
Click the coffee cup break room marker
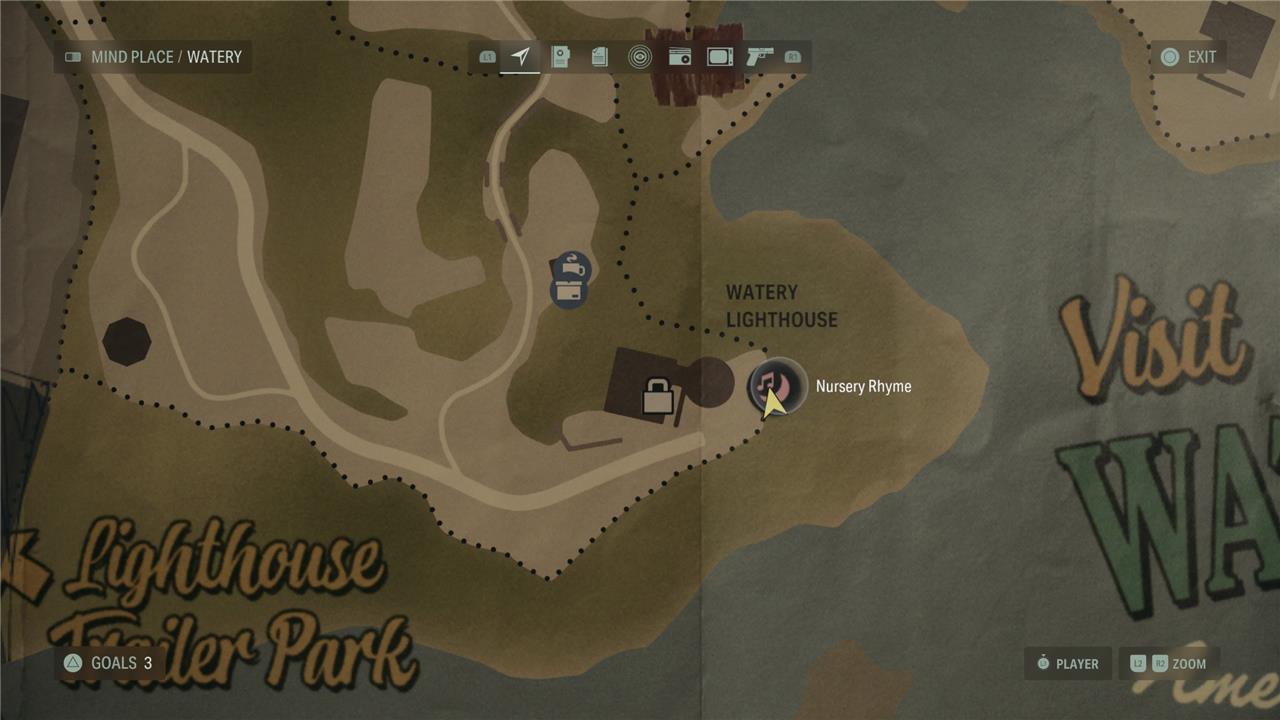pos(571,268)
